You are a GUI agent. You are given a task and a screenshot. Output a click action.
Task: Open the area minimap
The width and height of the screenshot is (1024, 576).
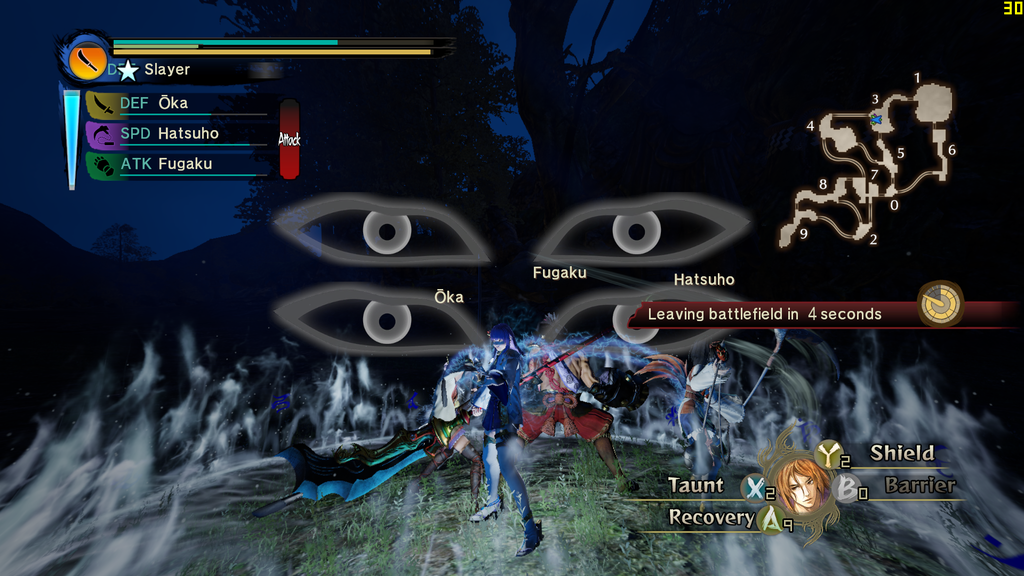click(x=868, y=162)
